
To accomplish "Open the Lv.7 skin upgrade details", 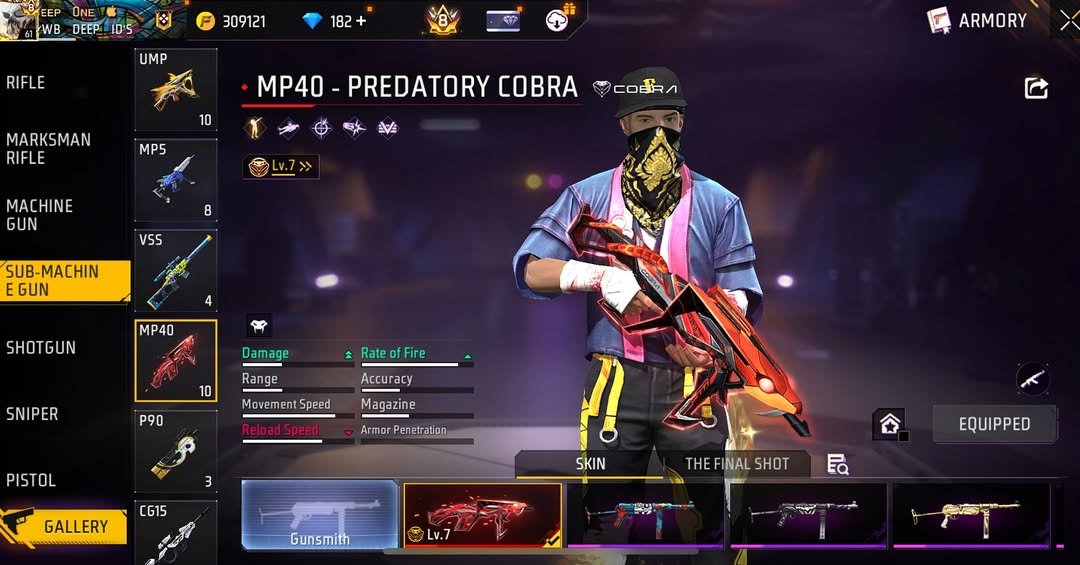I will pyautogui.click(x=281, y=167).
